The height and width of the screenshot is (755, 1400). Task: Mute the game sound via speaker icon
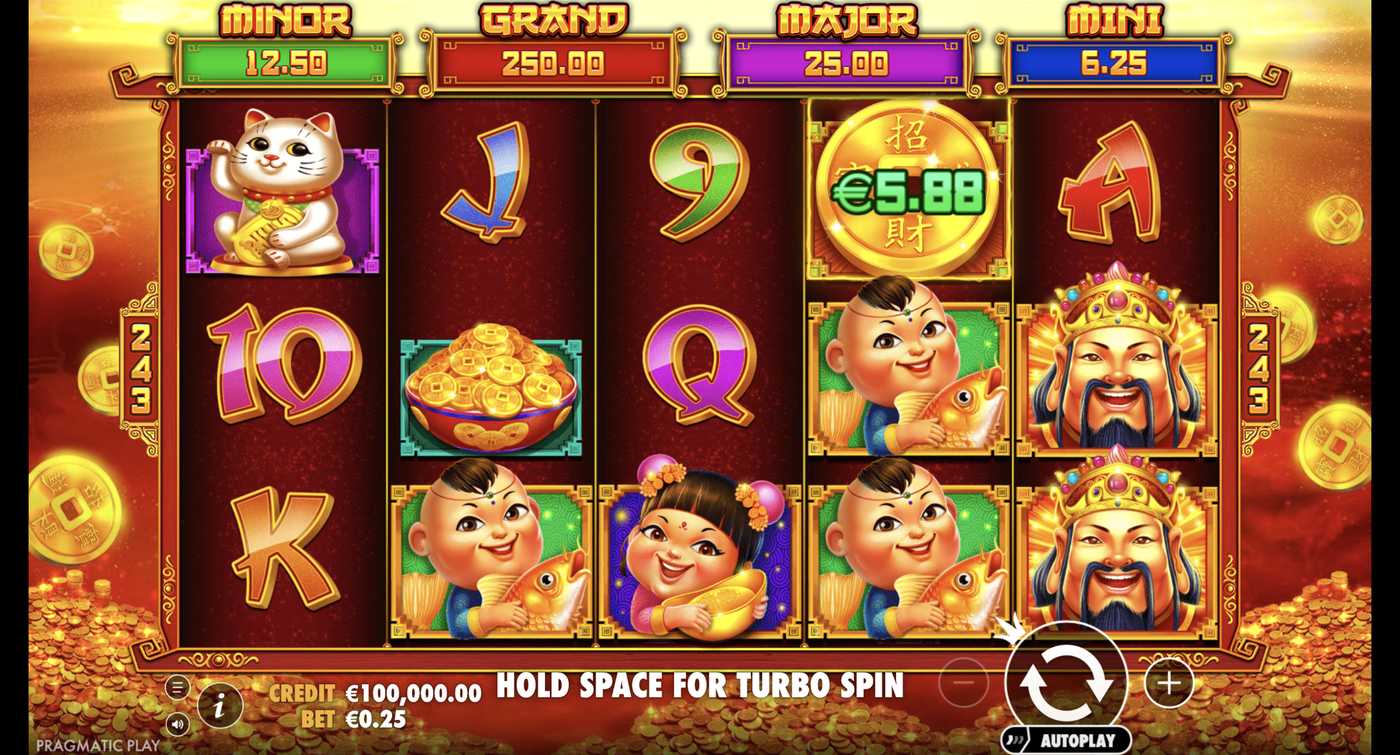click(x=178, y=724)
